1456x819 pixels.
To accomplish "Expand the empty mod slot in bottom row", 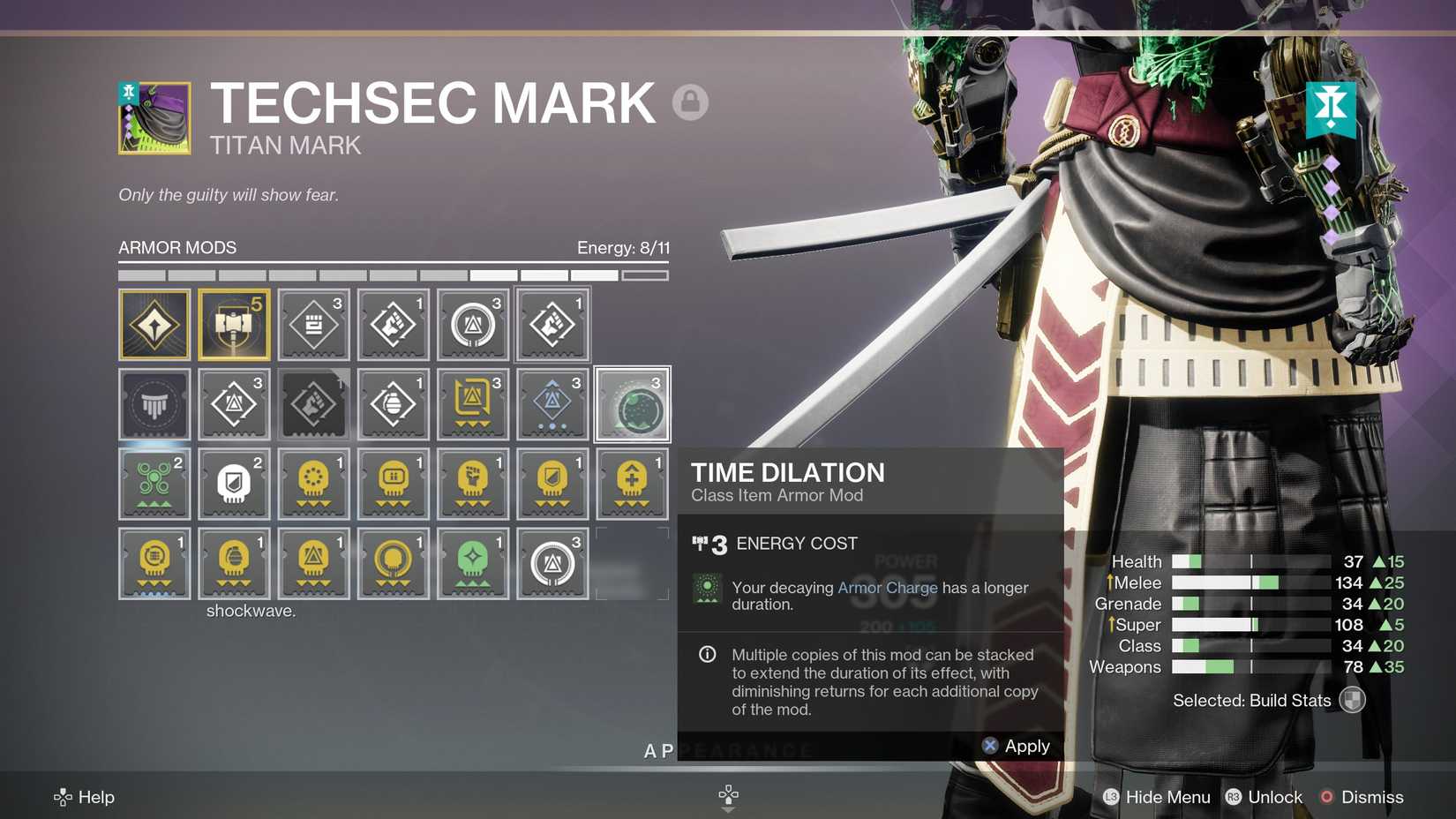I will coord(631,563).
